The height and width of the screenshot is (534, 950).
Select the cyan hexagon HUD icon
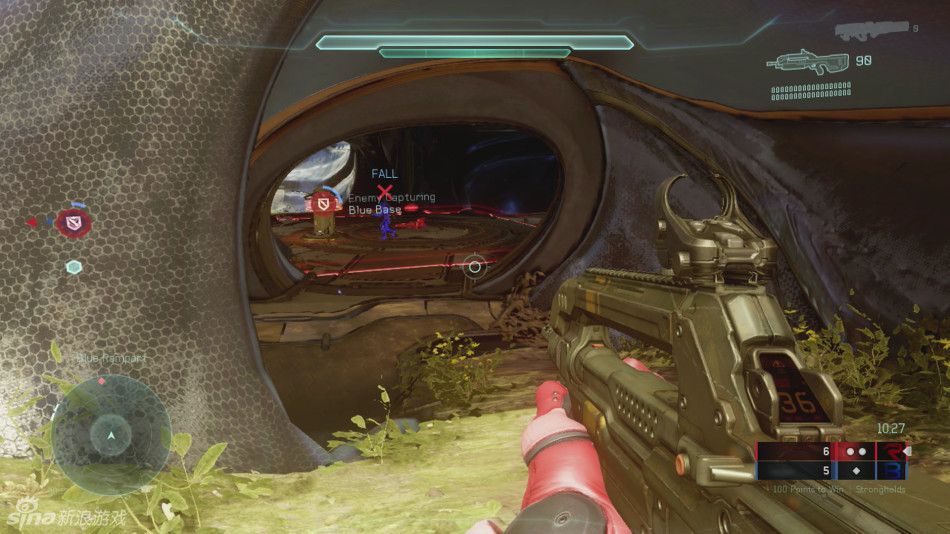(74, 267)
